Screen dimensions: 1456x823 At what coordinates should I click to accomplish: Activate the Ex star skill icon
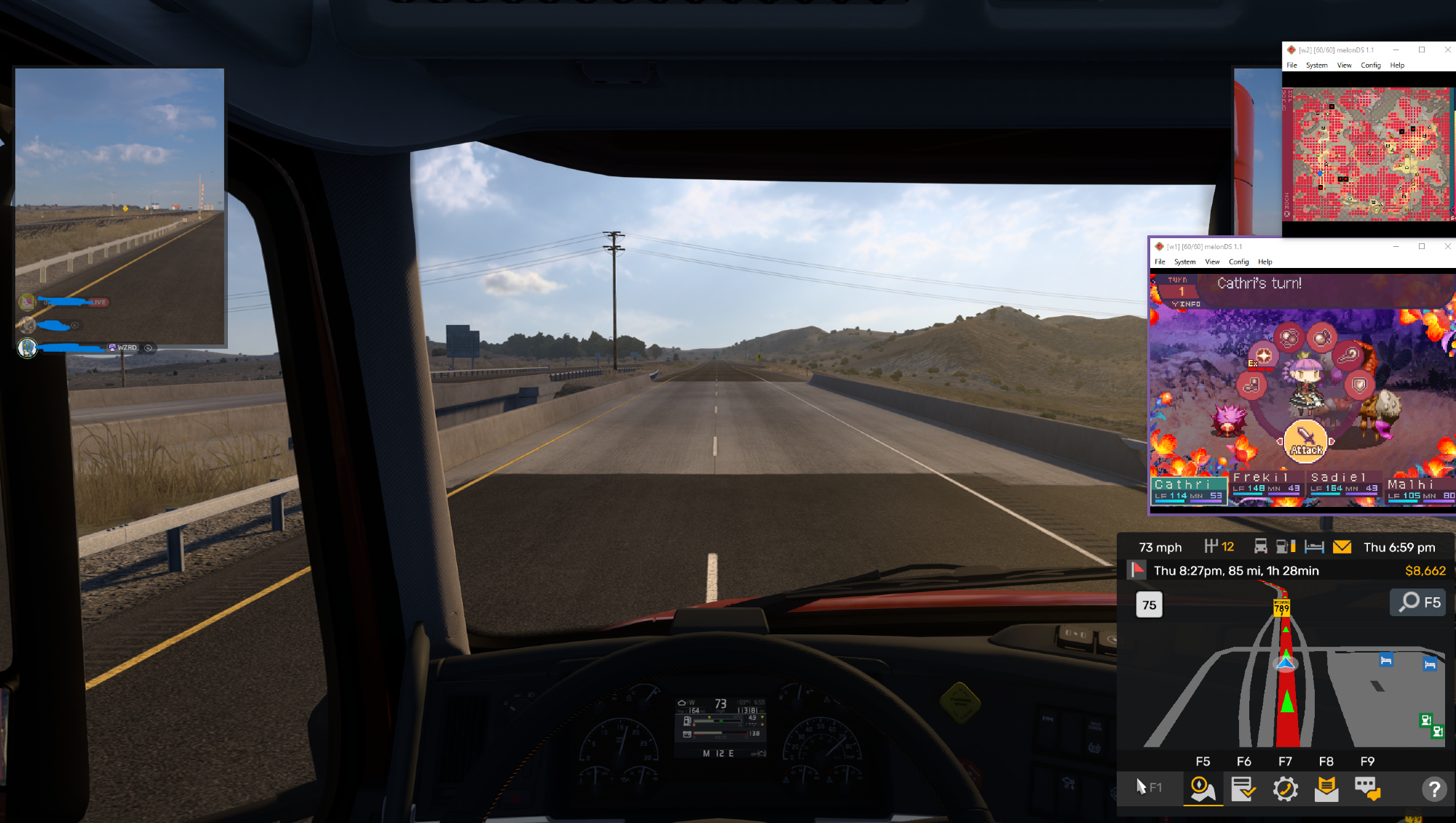point(1263,355)
